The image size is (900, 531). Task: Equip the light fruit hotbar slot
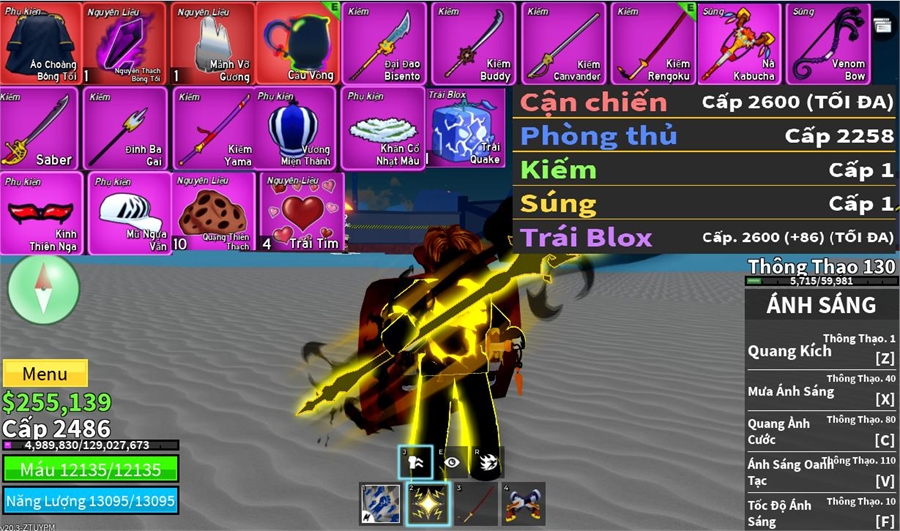click(431, 503)
